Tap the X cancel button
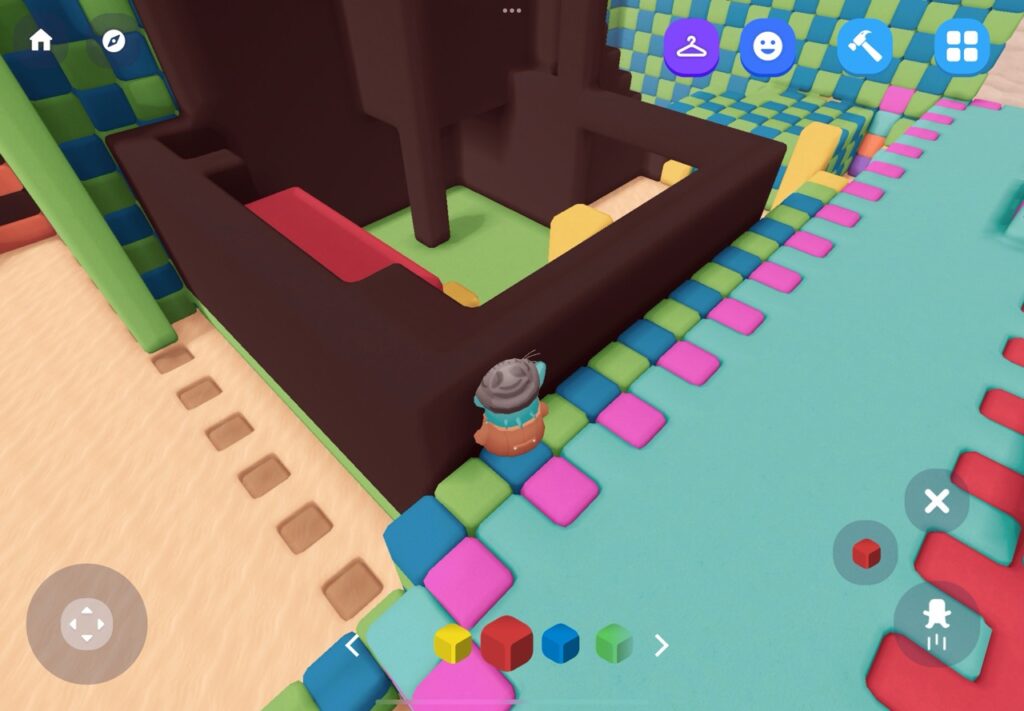Screen dimensions: 1024x711 [x=936, y=501]
